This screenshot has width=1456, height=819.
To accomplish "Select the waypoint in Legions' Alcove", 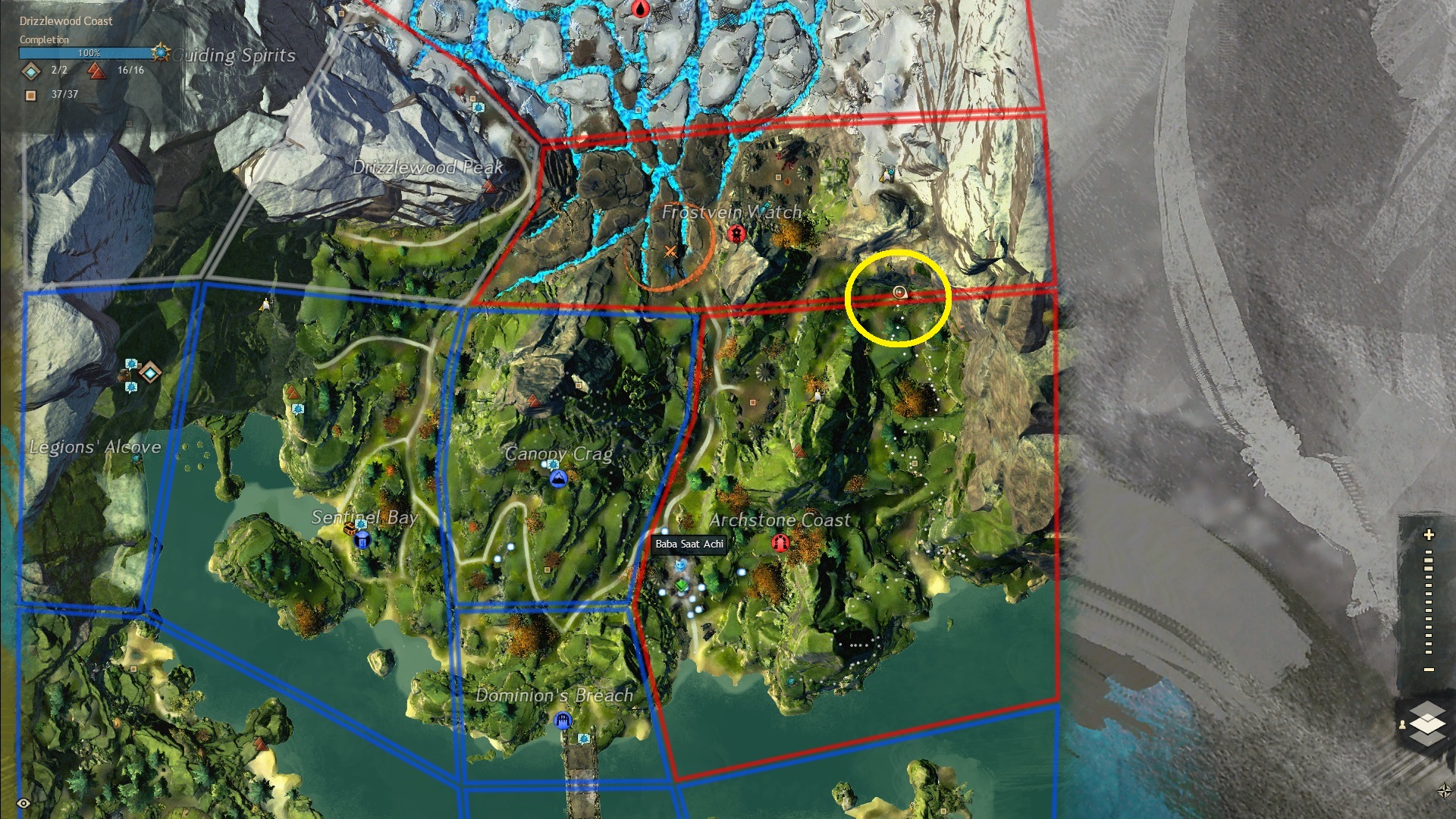I will [x=150, y=372].
